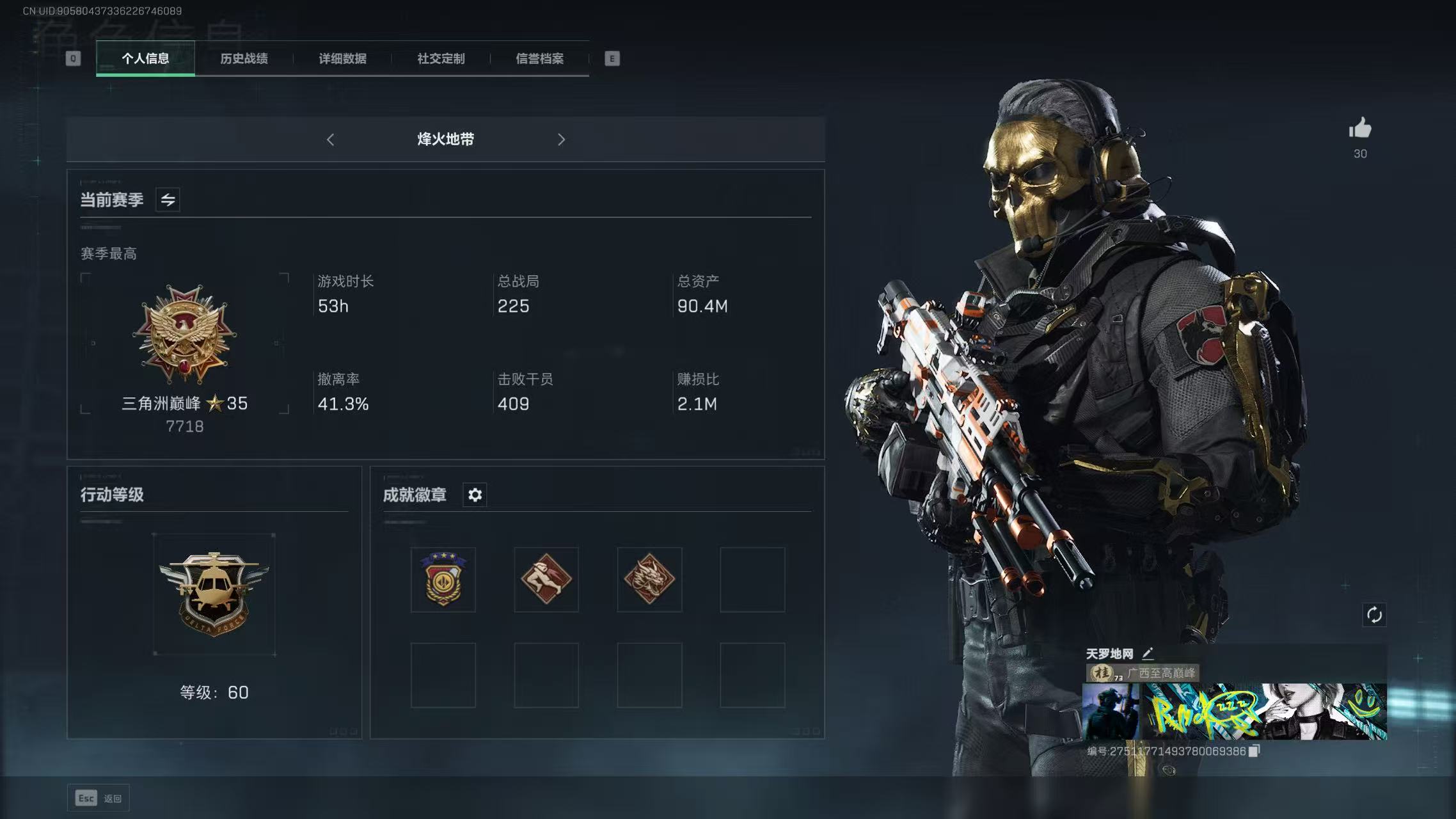
Task: Give a thumbs-up like to this profile
Action: click(x=1360, y=129)
